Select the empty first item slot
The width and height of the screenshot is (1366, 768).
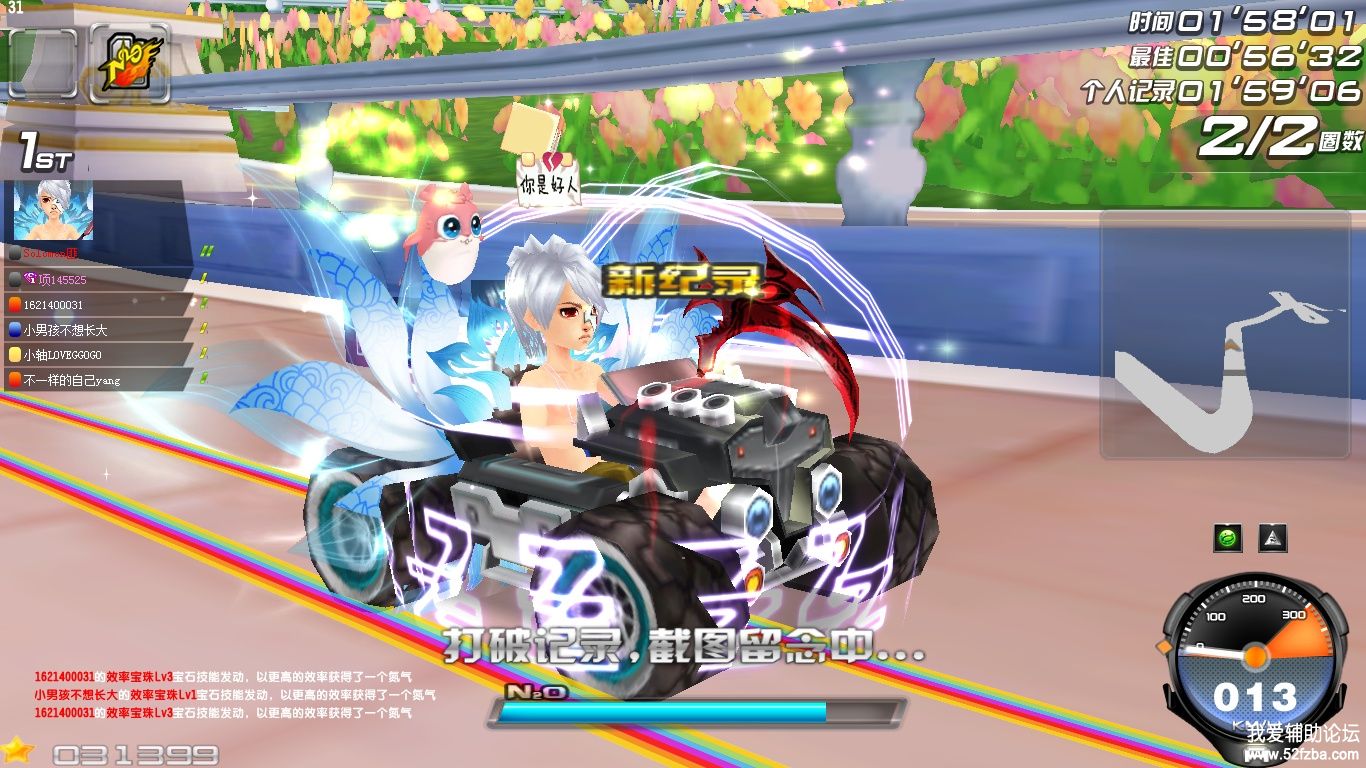pyautogui.click(x=43, y=63)
